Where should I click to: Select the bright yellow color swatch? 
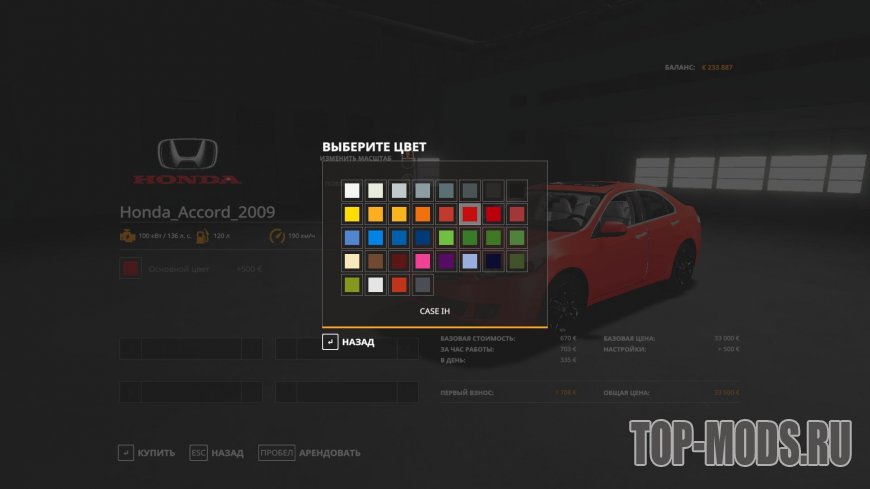[x=351, y=214]
